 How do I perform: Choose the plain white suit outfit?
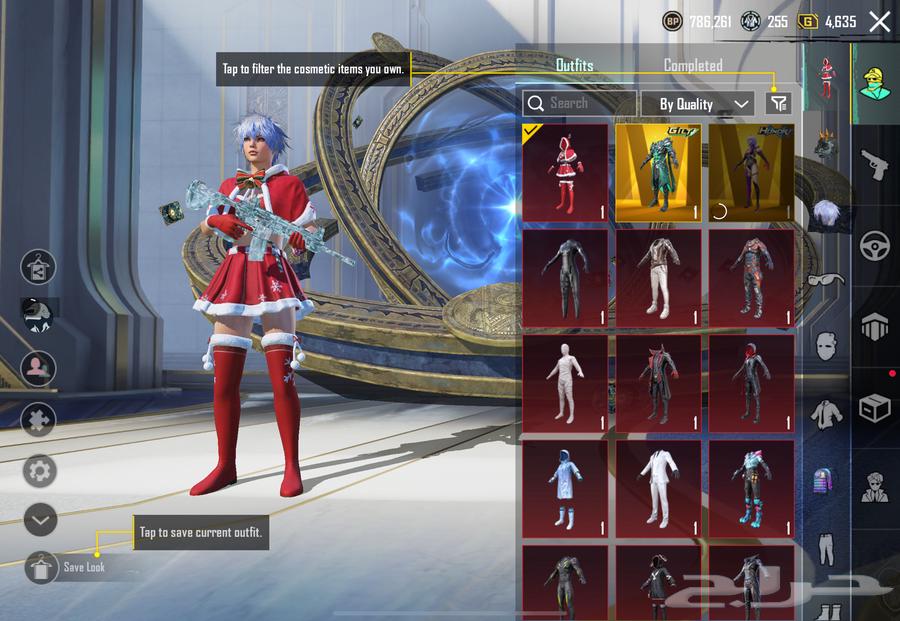(658, 489)
